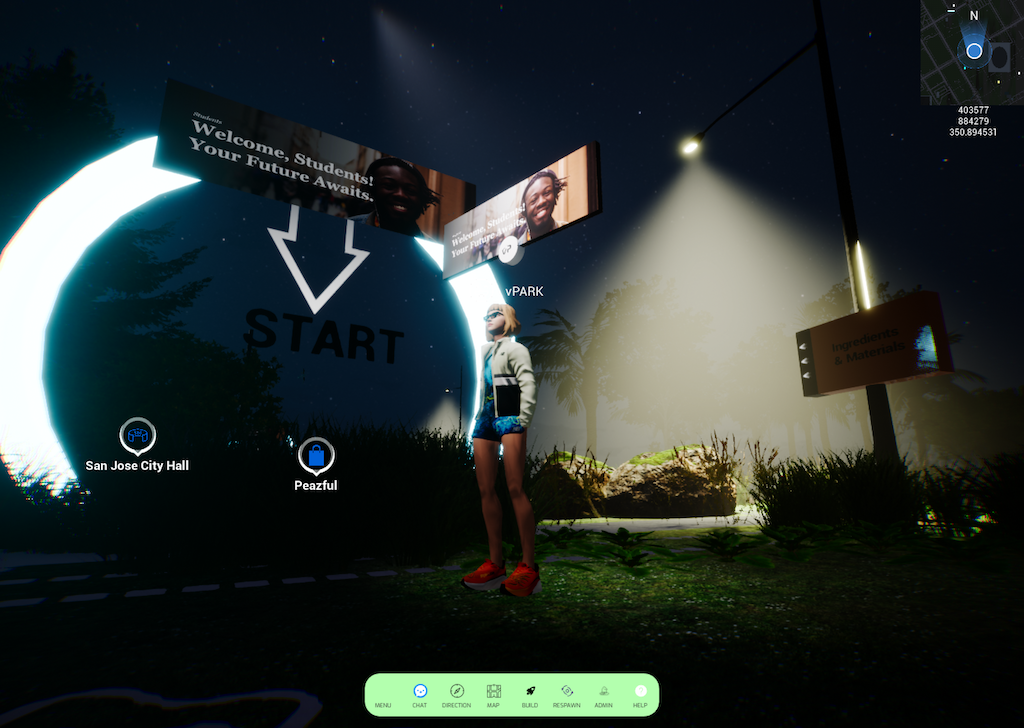
Task: Select the Peazful shop marker
Action: coord(316,457)
